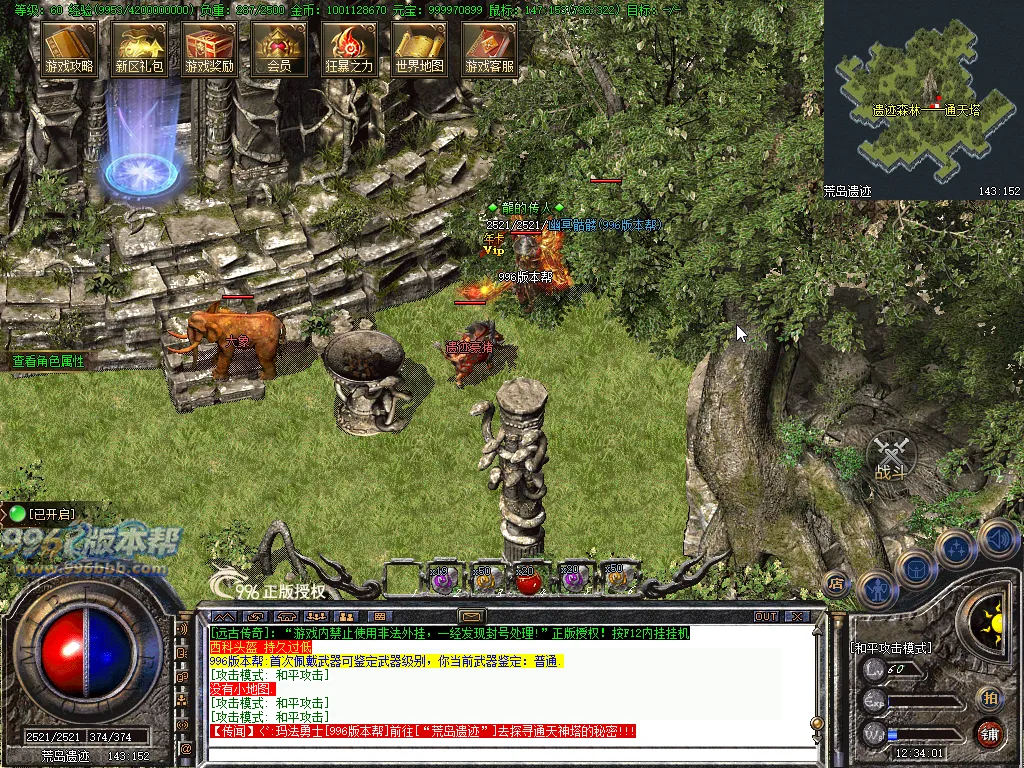This screenshot has width=1024, height=768.
Task: Open the mail envelope above chat
Action: [471, 616]
